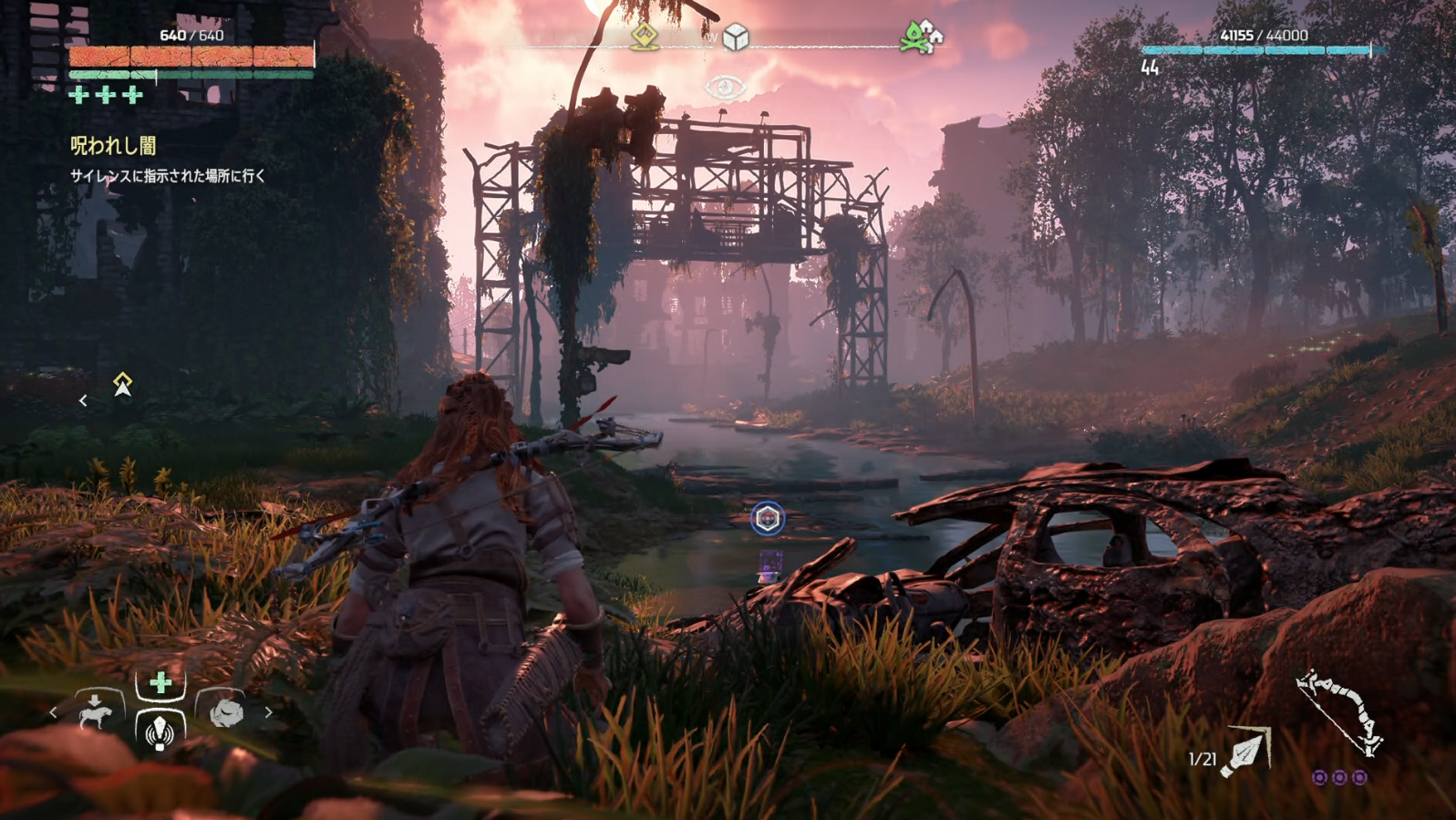Viewport: 1456px width, 820px height.
Task: Click the yellow quest marker on the compass
Action: tap(645, 37)
